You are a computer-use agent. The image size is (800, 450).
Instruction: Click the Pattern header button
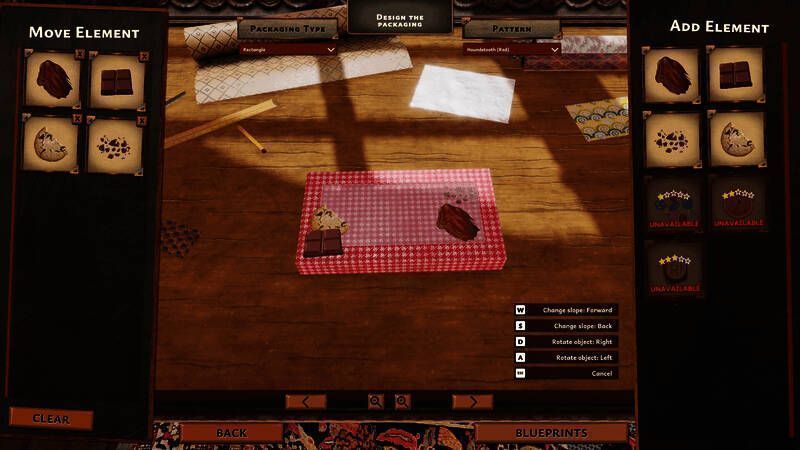(x=511, y=28)
